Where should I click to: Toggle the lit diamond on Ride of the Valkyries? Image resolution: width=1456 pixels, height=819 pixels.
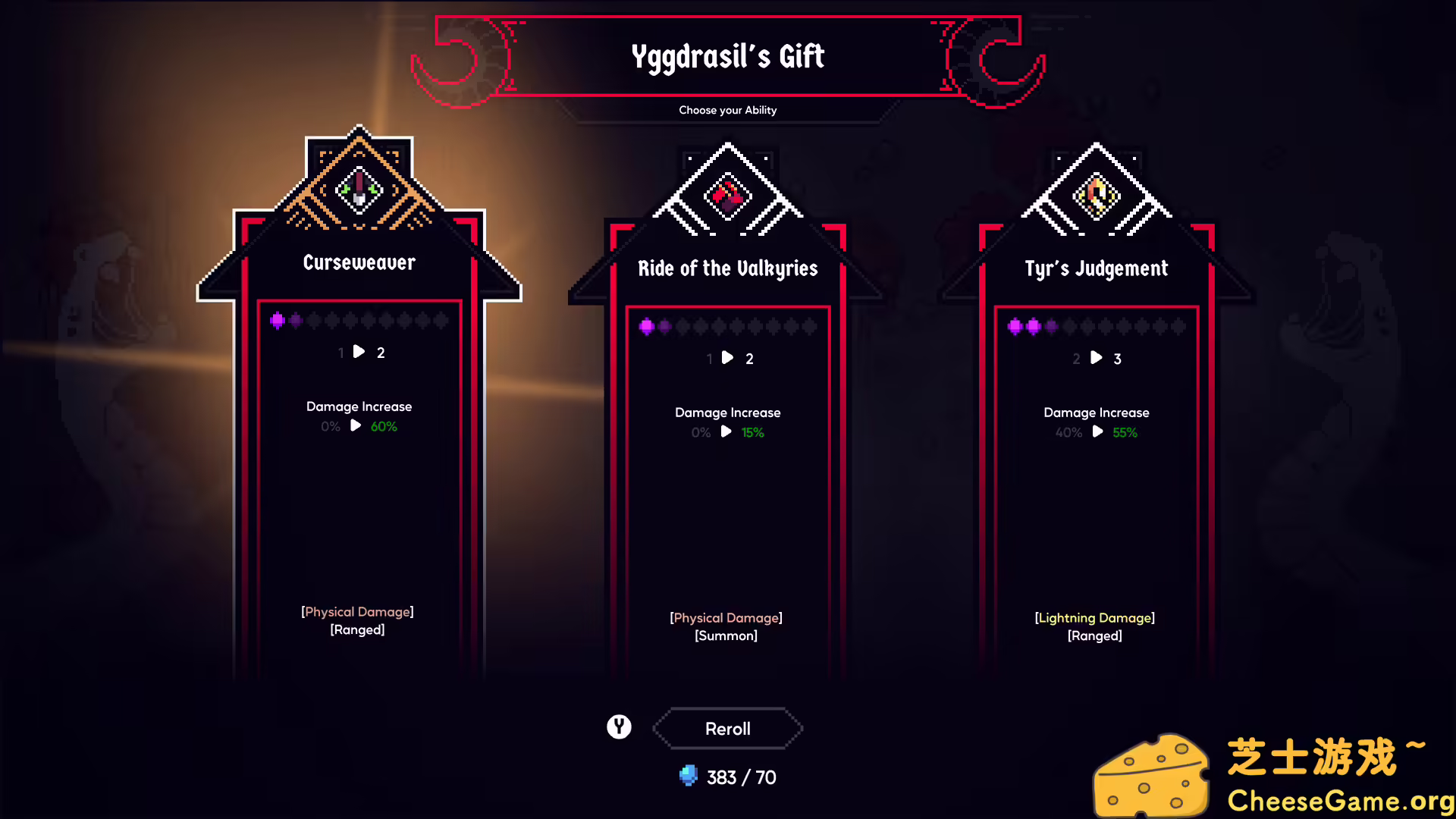click(645, 326)
